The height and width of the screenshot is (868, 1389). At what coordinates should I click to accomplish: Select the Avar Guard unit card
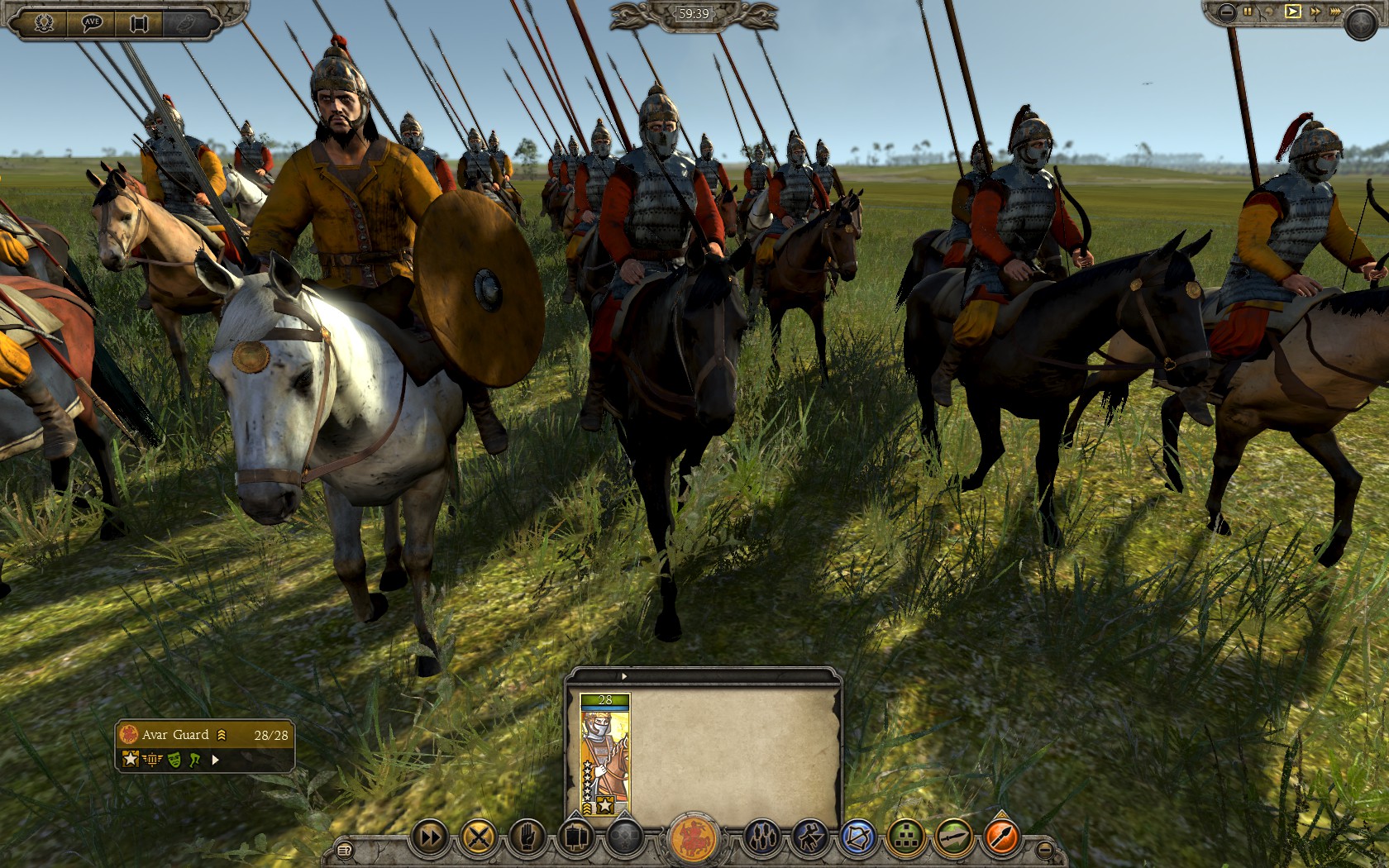coord(605,755)
